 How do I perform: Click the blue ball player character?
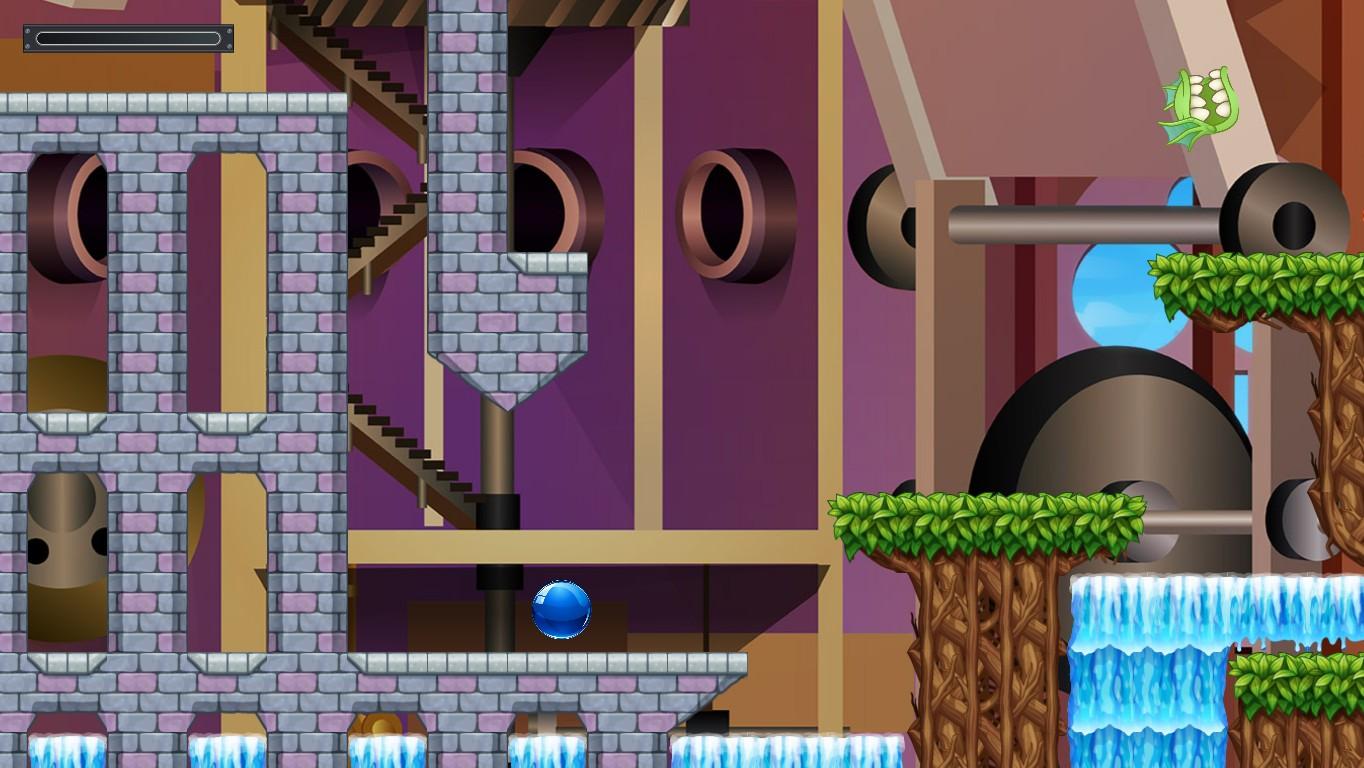[x=560, y=611]
